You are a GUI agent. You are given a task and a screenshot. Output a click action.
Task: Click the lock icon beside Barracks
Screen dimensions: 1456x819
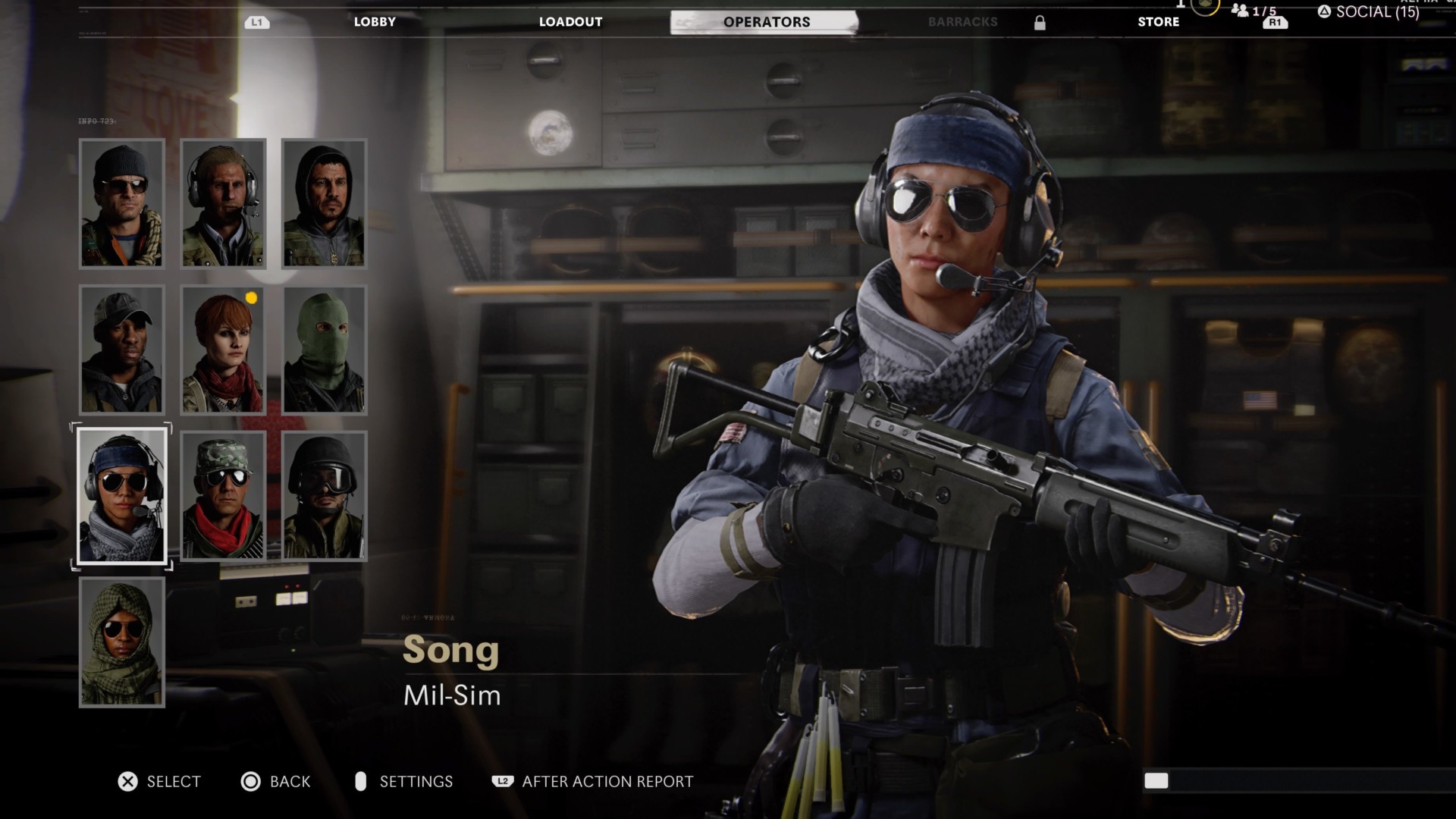(1039, 22)
